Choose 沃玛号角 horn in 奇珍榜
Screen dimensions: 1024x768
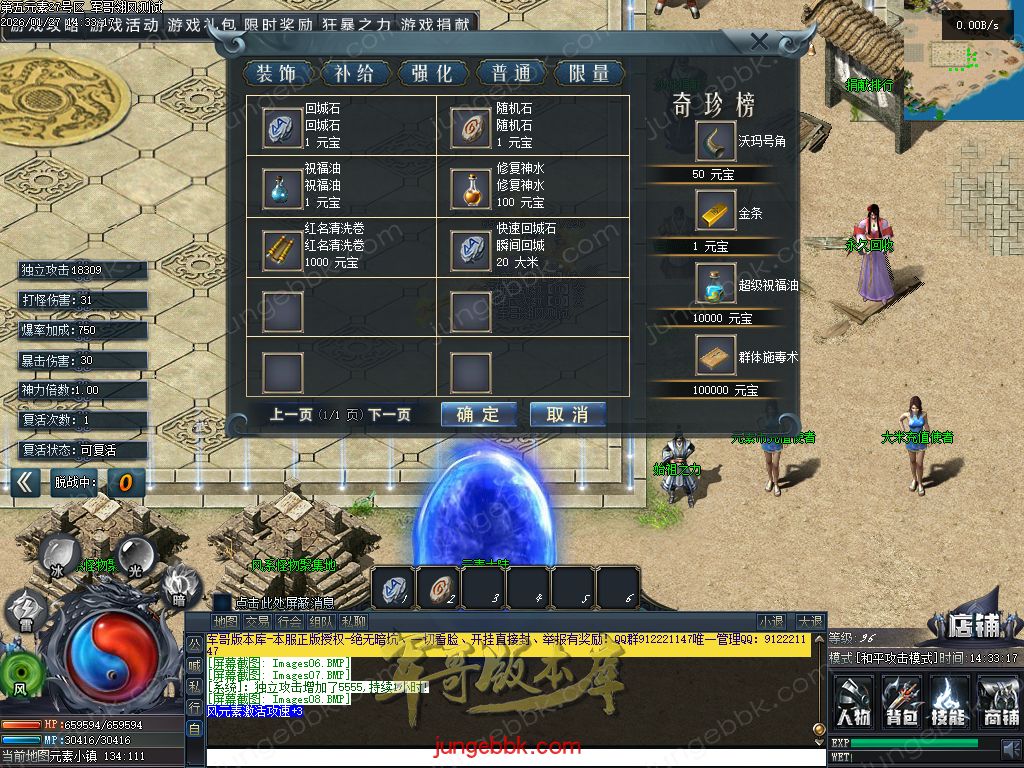click(716, 141)
